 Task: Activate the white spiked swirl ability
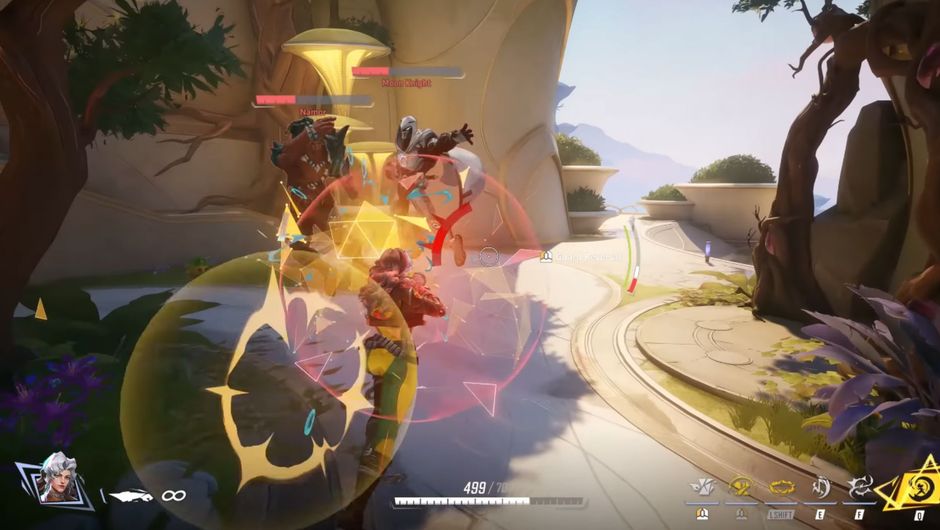(859, 487)
